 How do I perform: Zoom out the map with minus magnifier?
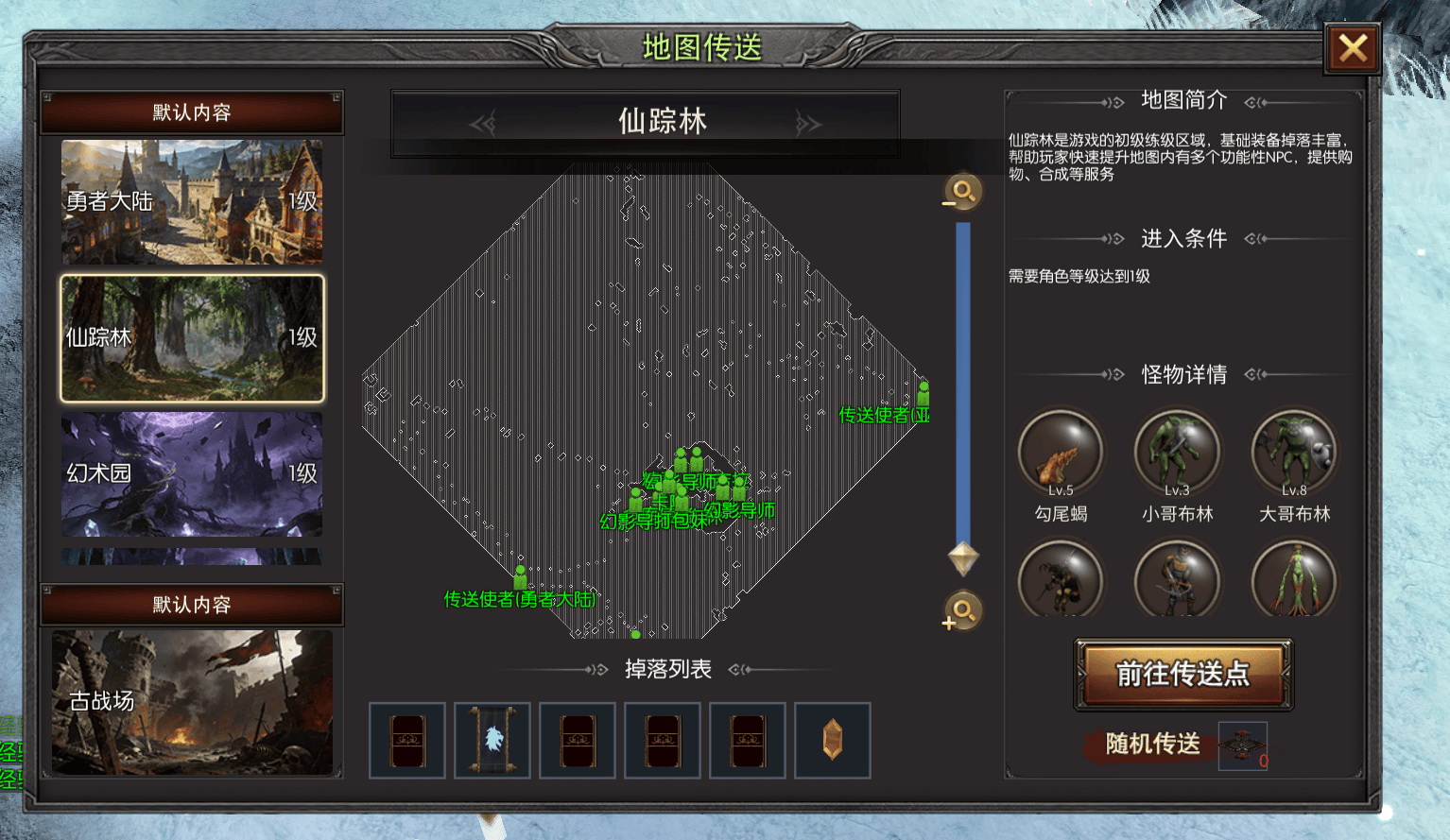(962, 193)
